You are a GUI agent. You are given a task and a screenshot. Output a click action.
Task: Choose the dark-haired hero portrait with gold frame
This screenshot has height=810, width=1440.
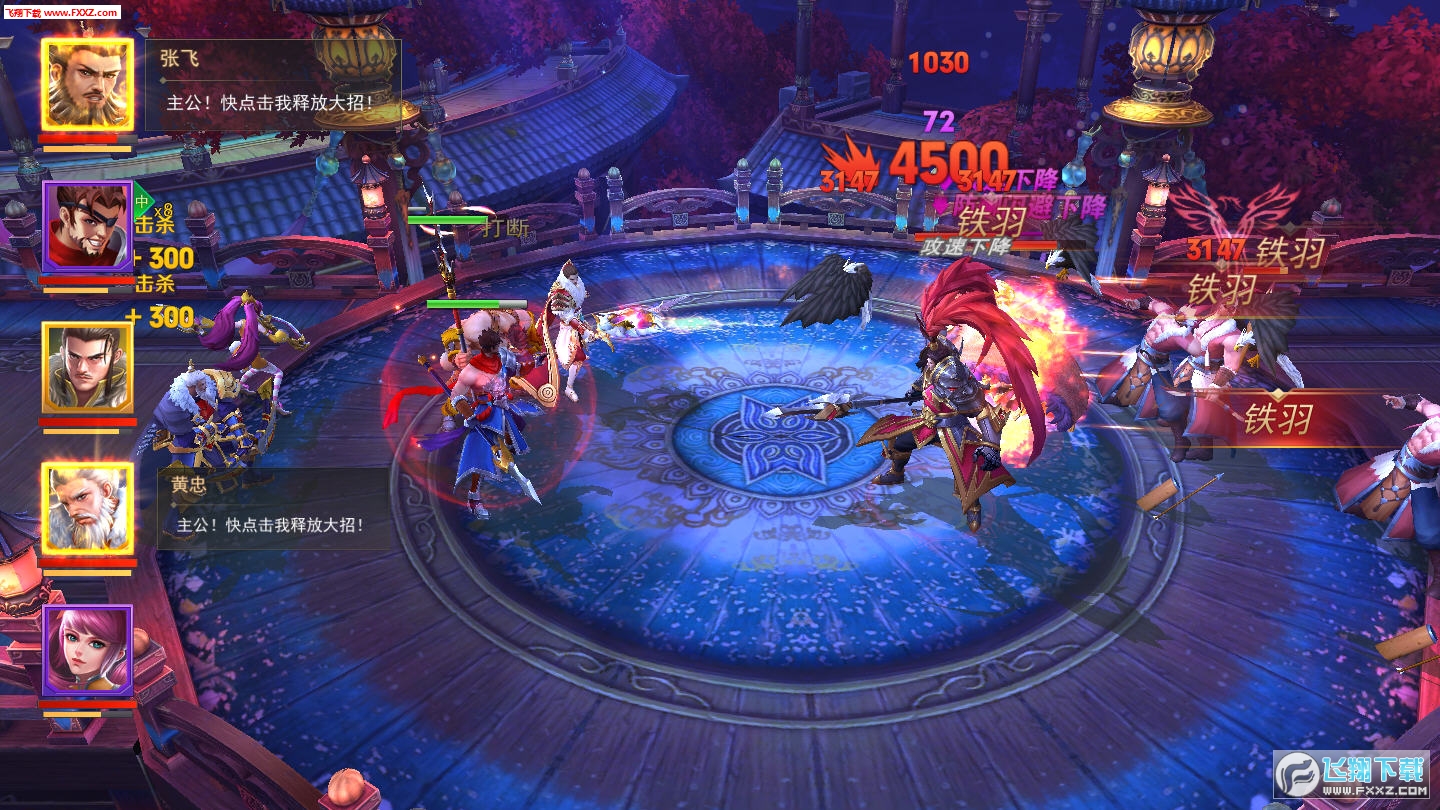coord(88,367)
